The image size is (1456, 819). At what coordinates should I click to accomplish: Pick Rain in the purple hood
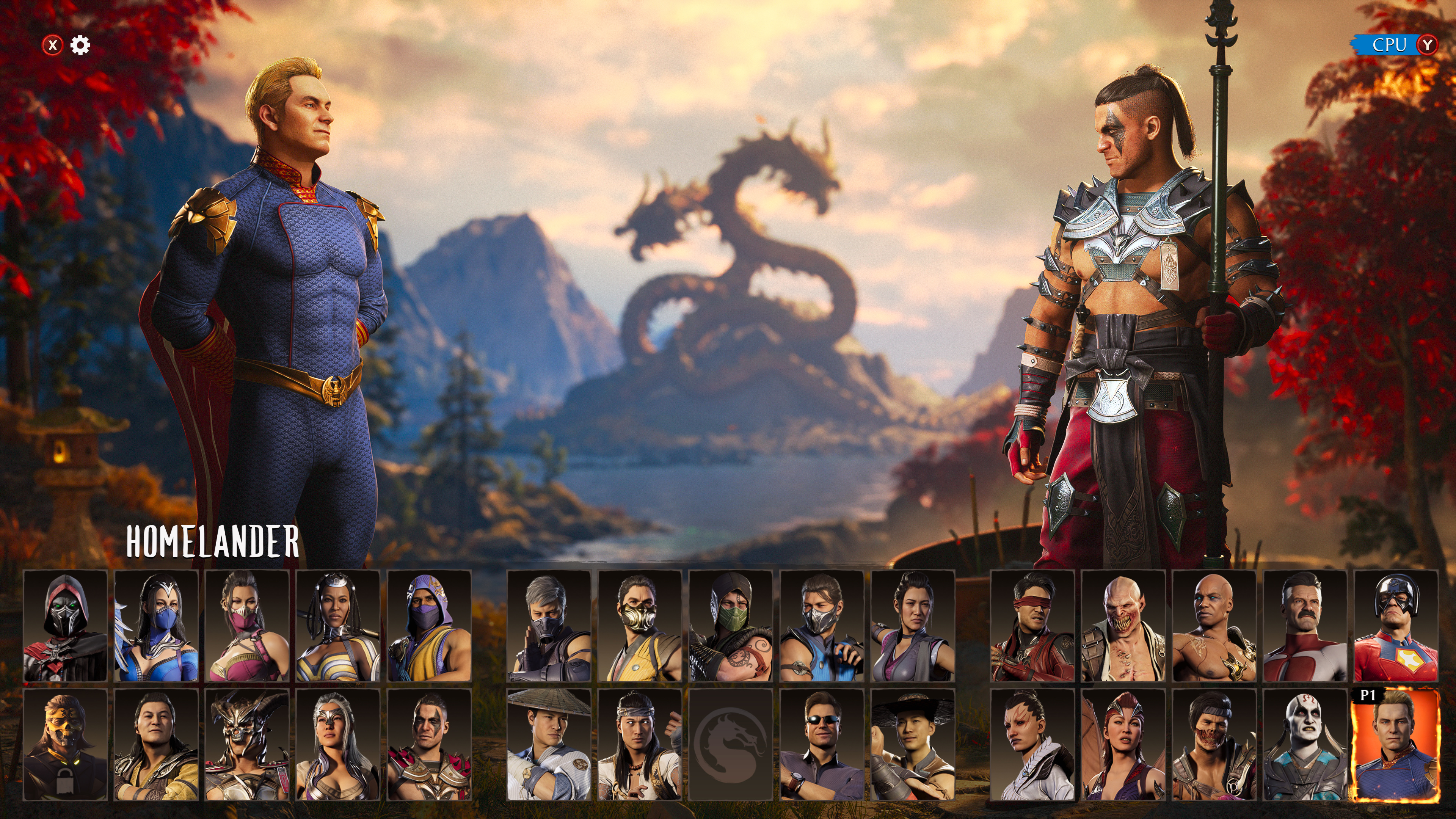pos(429,626)
